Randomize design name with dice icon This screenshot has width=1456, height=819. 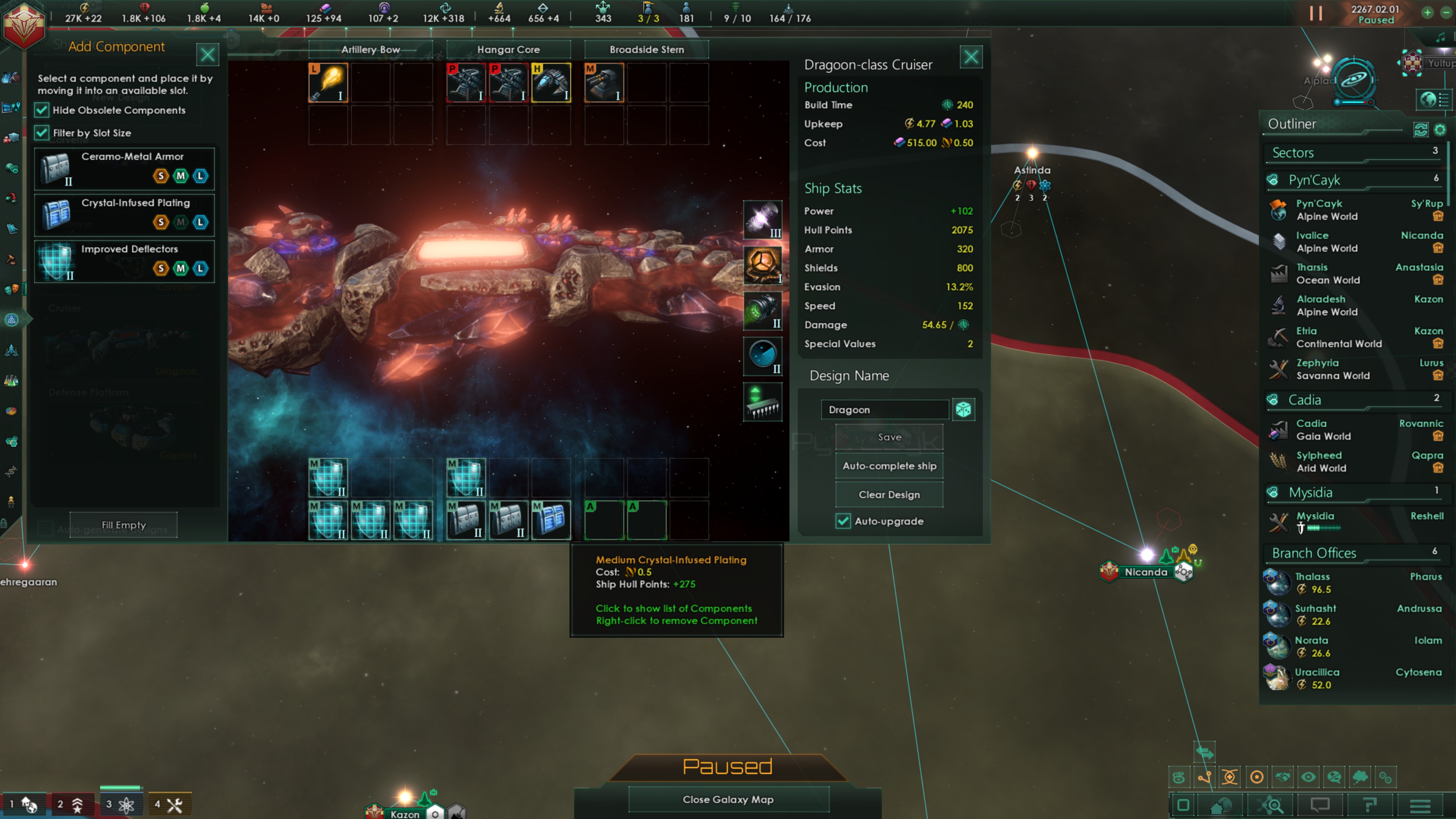[x=963, y=409]
